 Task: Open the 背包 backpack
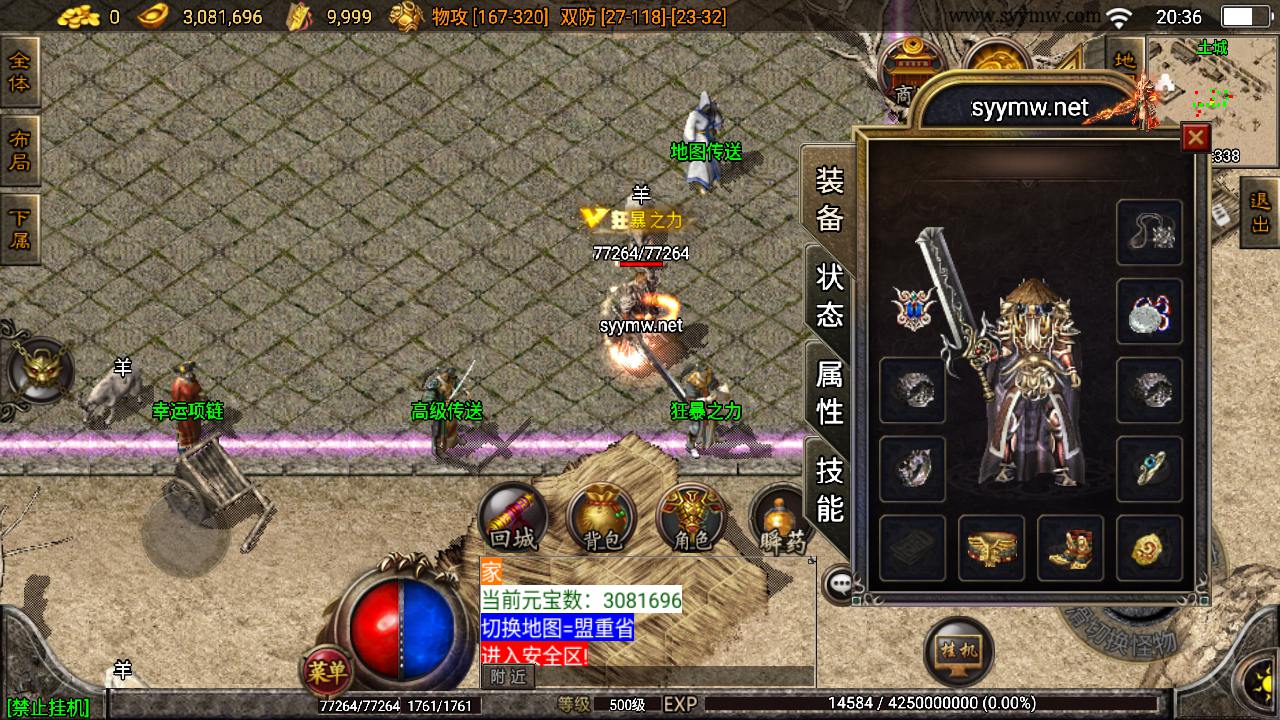(602, 518)
